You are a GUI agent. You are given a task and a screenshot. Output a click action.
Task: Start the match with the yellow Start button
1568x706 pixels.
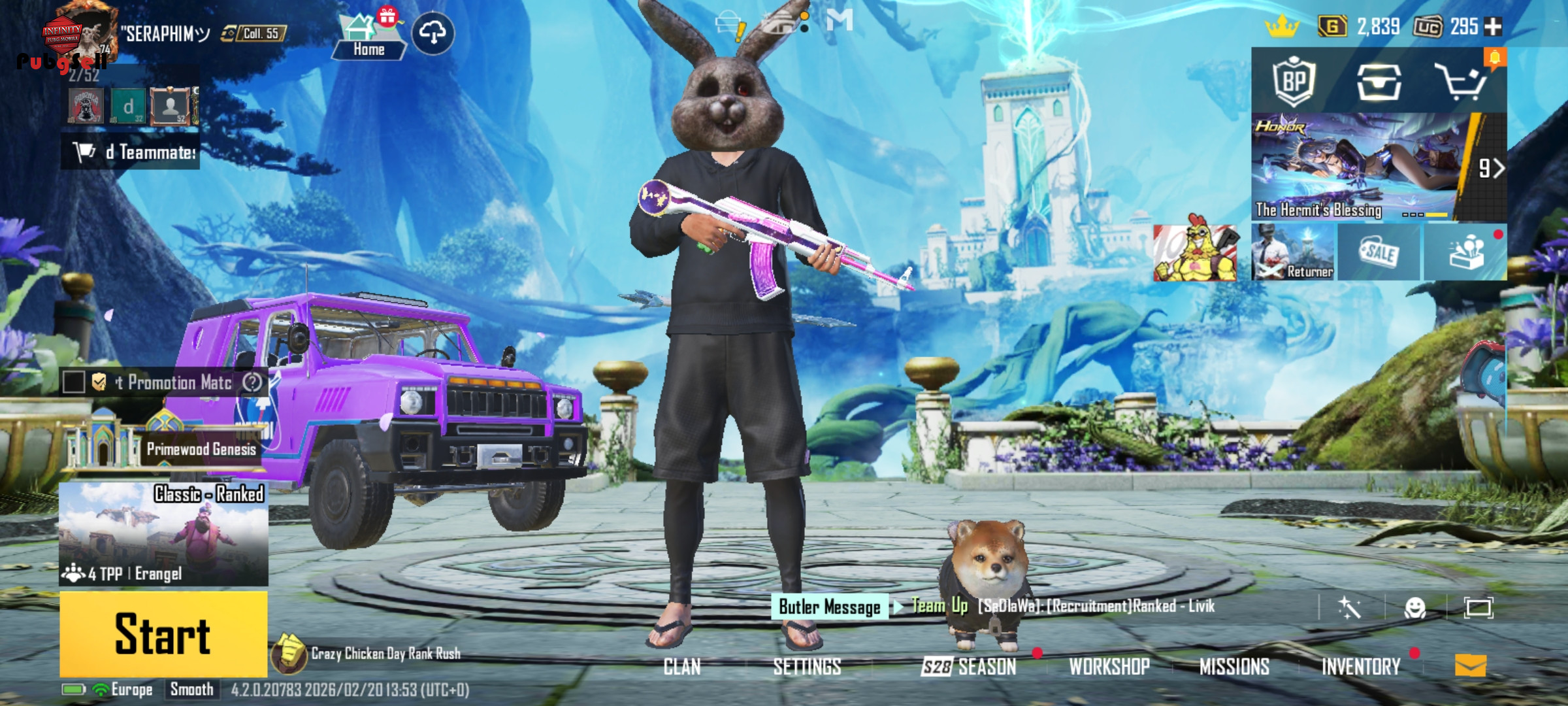[x=163, y=633]
